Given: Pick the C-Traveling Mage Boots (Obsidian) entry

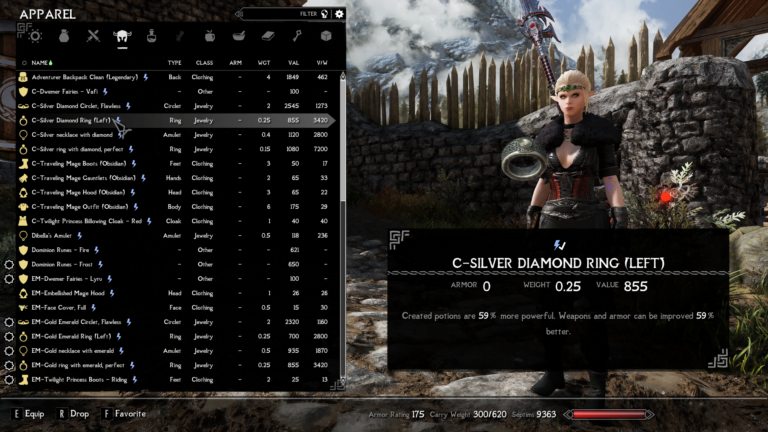Looking at the screenshot, I should pos(78,163).
